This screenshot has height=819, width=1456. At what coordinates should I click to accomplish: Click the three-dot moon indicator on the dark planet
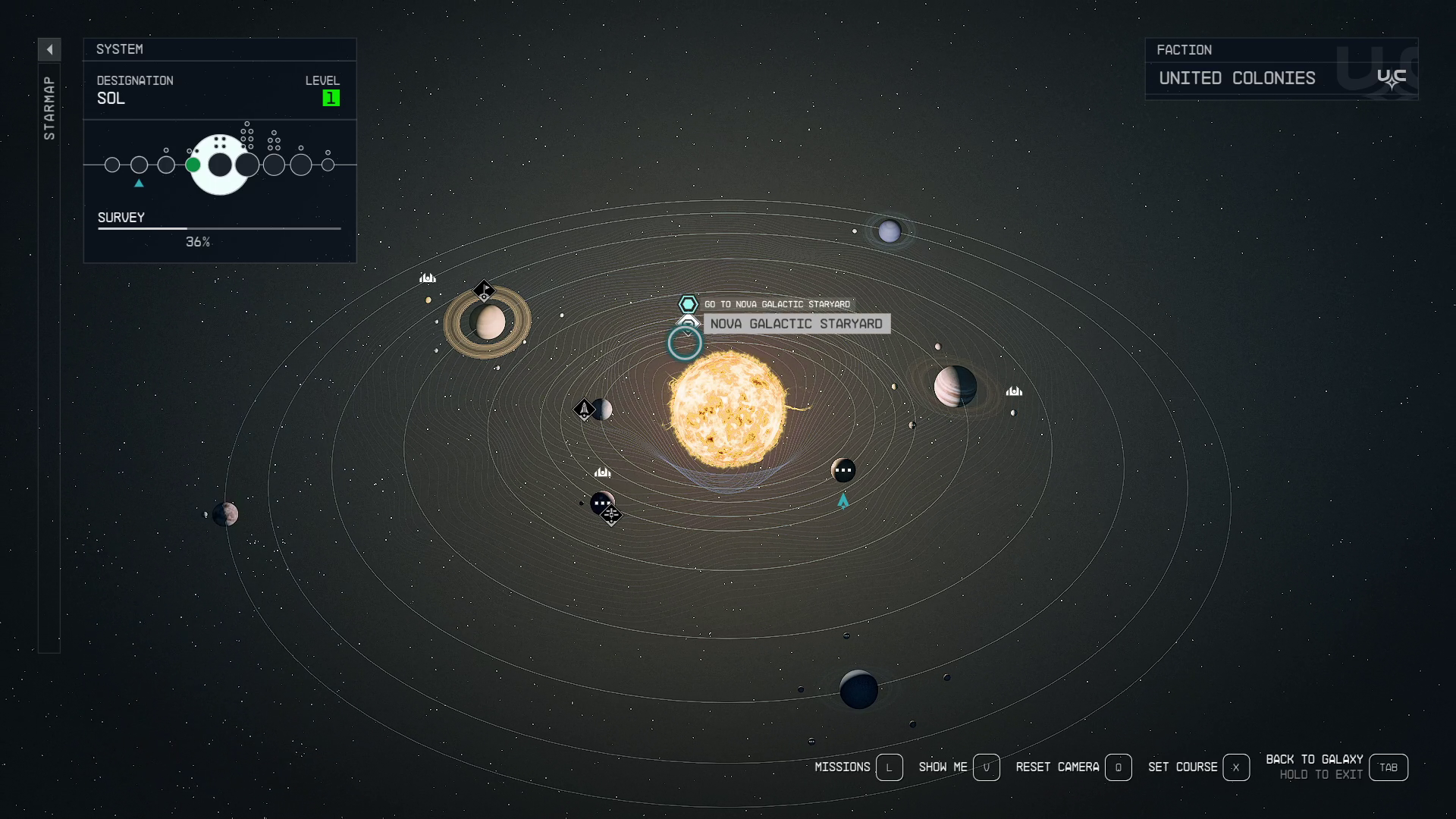click(844, 470)
